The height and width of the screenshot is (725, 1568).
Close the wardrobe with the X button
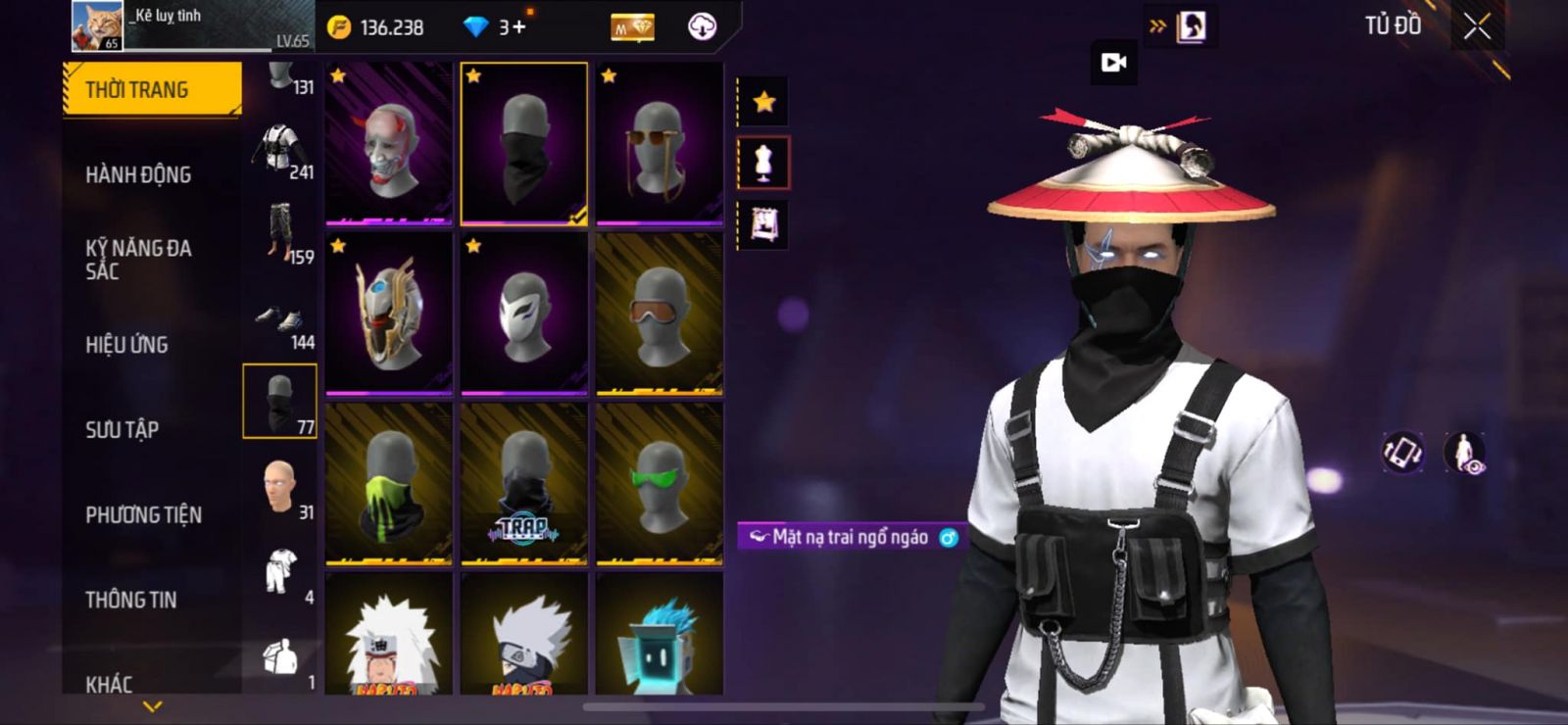(x=1477, y=26)
